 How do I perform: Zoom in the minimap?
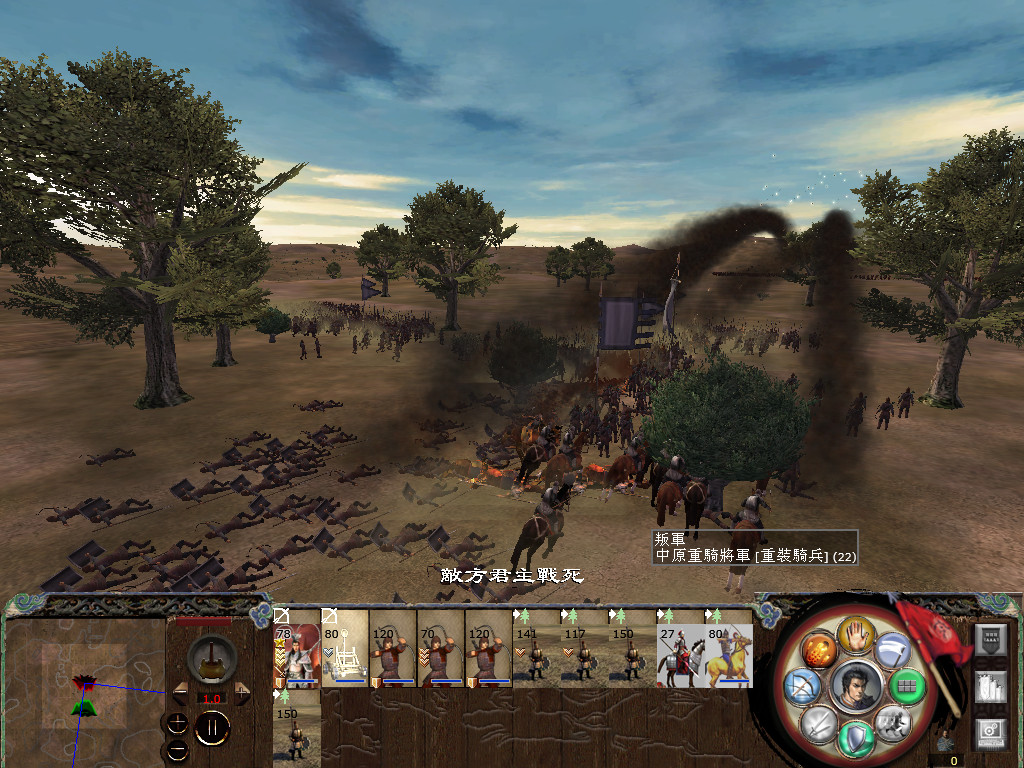(178, 723)
